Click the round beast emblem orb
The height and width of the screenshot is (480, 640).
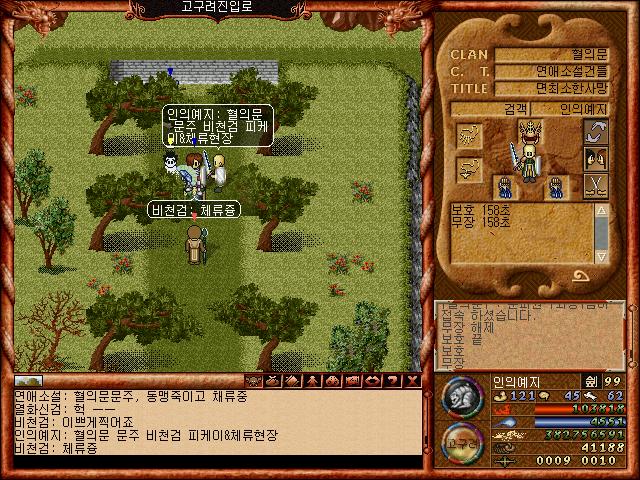(461, 397)
